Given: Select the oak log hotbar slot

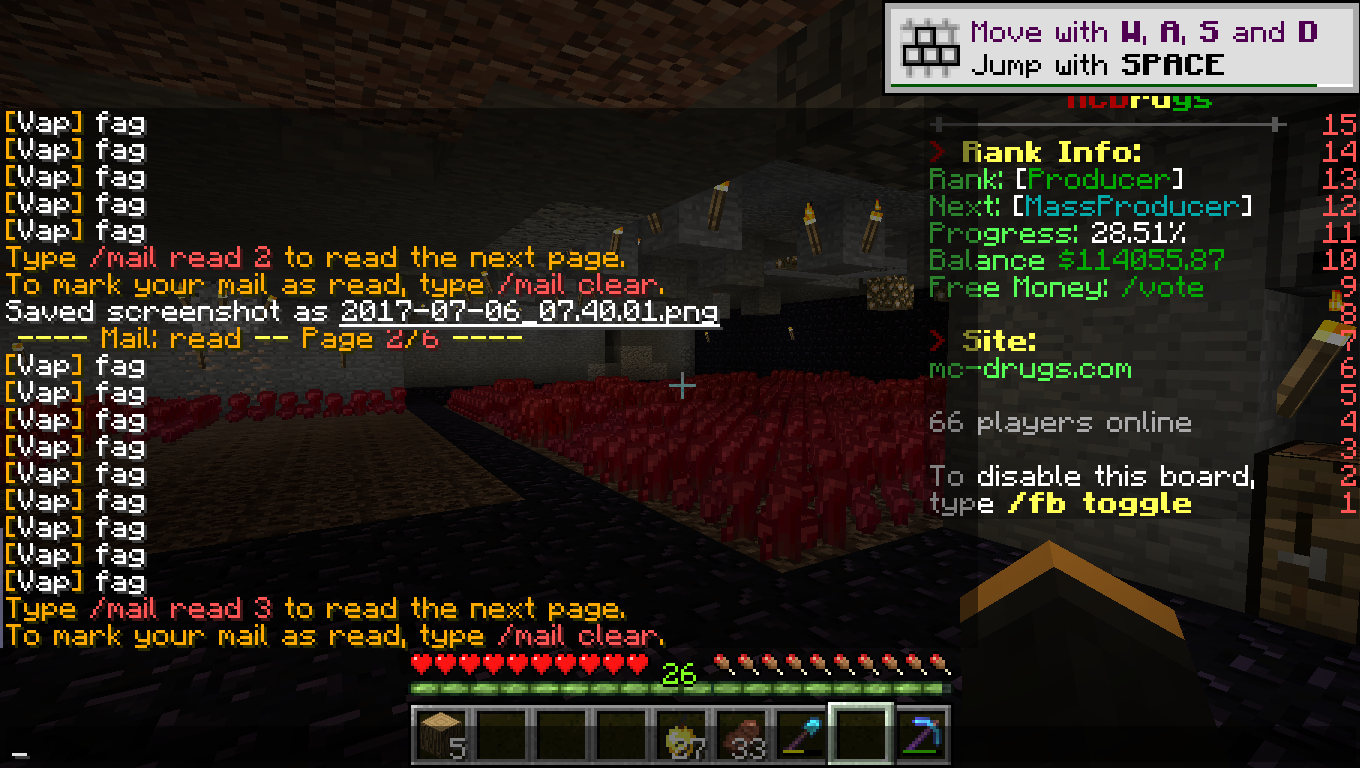Looking at the screenshot, I should (441, 735).
